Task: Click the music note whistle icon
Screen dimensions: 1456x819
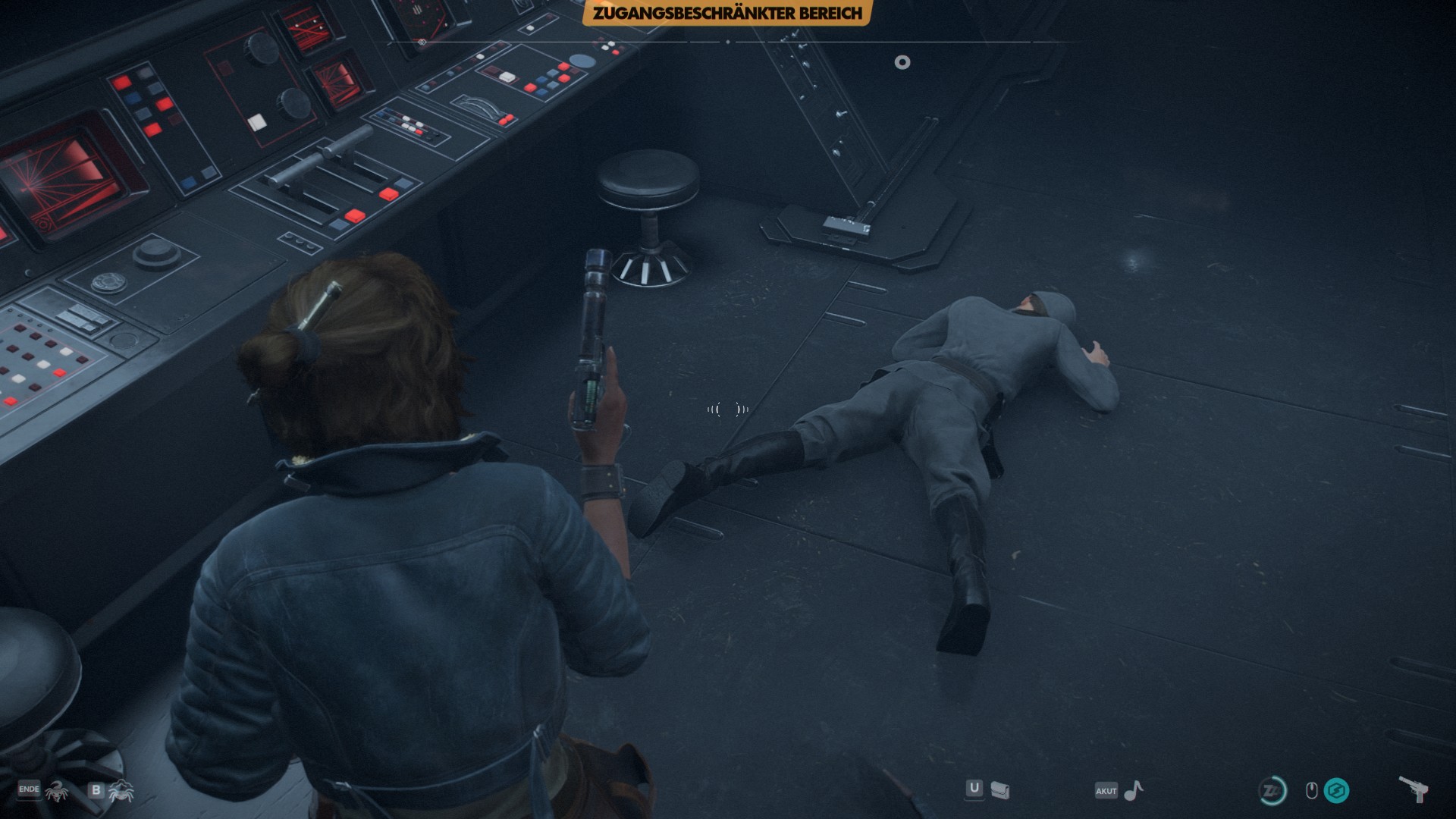Action: (x=1133, y=791)
